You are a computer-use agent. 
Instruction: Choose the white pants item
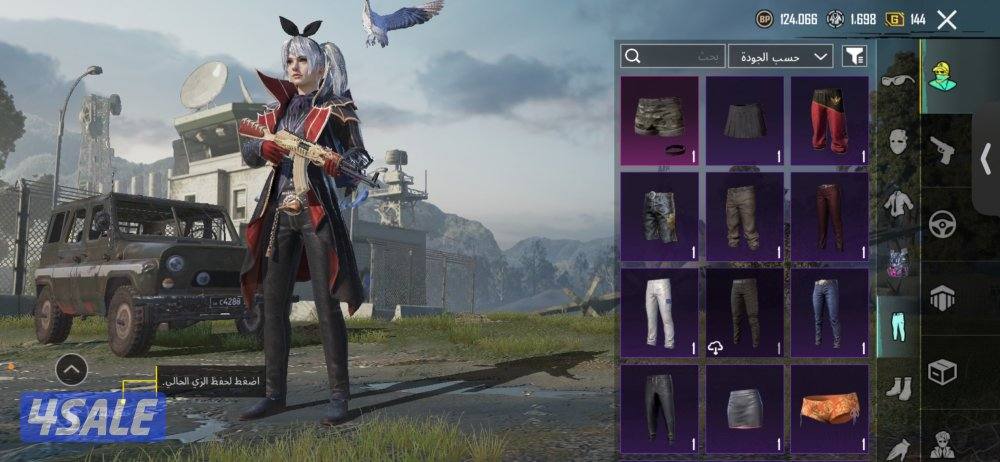tap(659, 312)
